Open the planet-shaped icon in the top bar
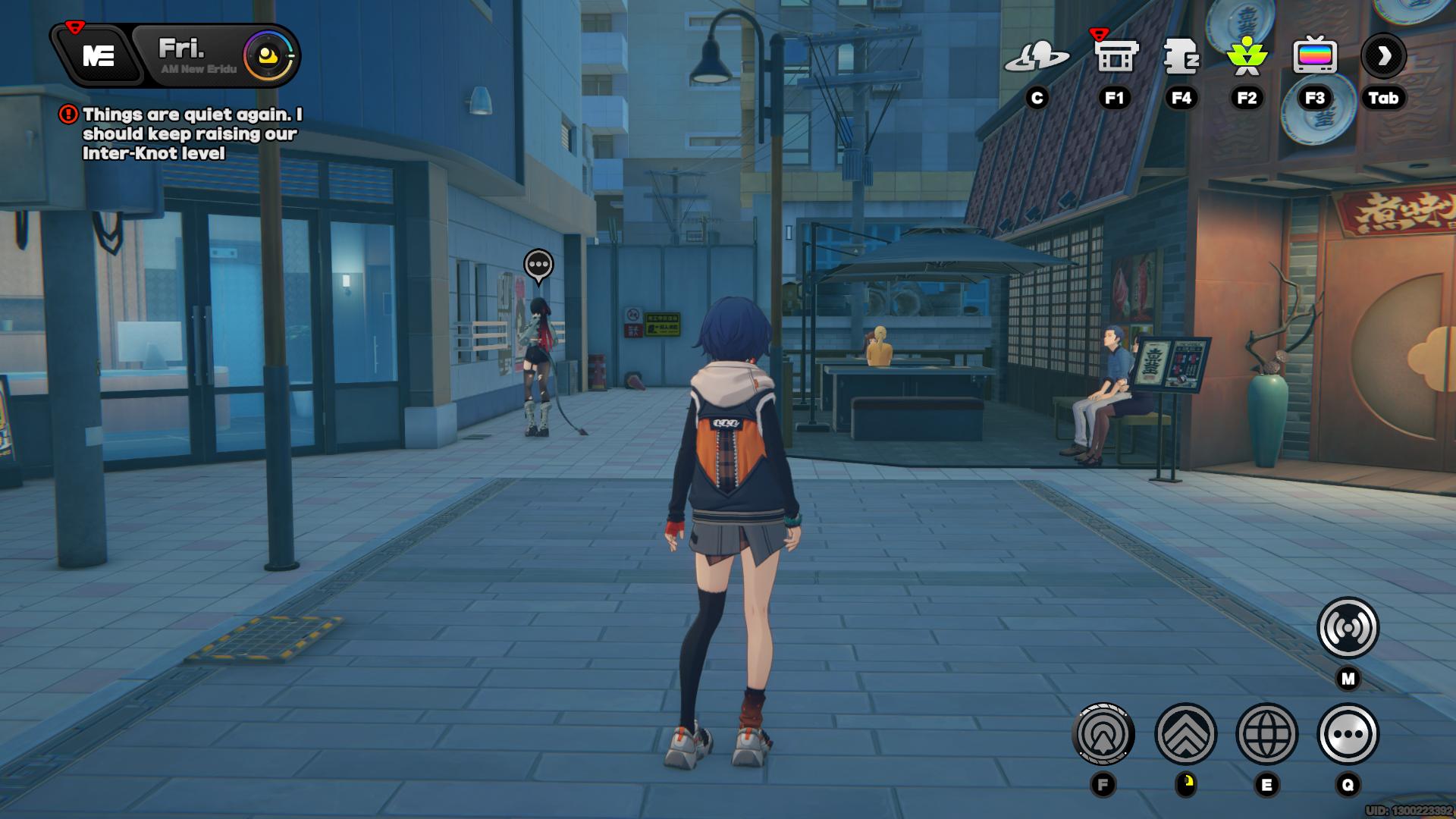This screenshot has width=1456, height=819. pyautogui.click(x=1037, y=56)
